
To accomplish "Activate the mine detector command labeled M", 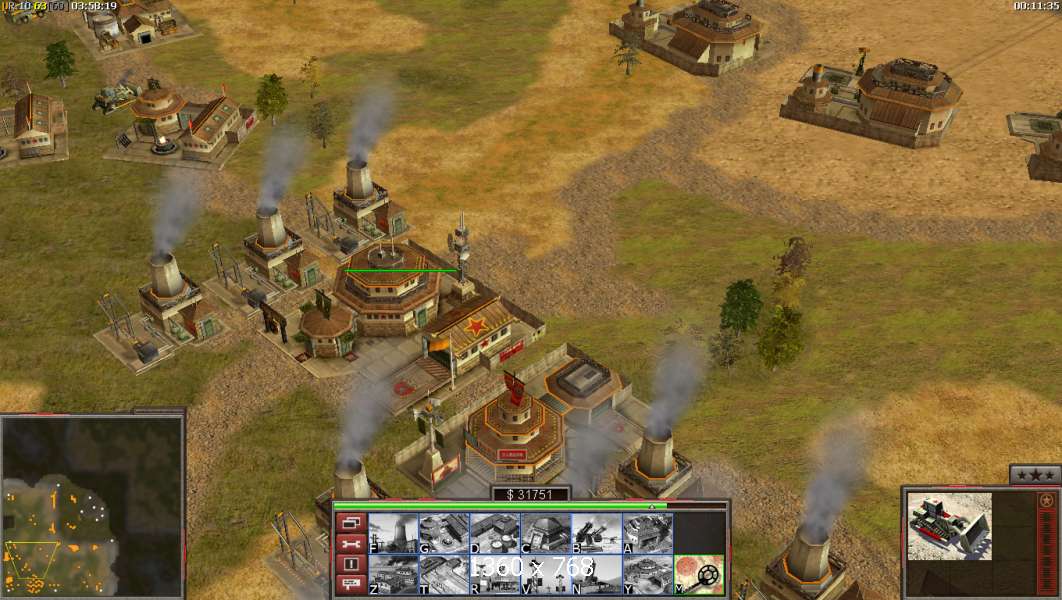I will 699,574.
